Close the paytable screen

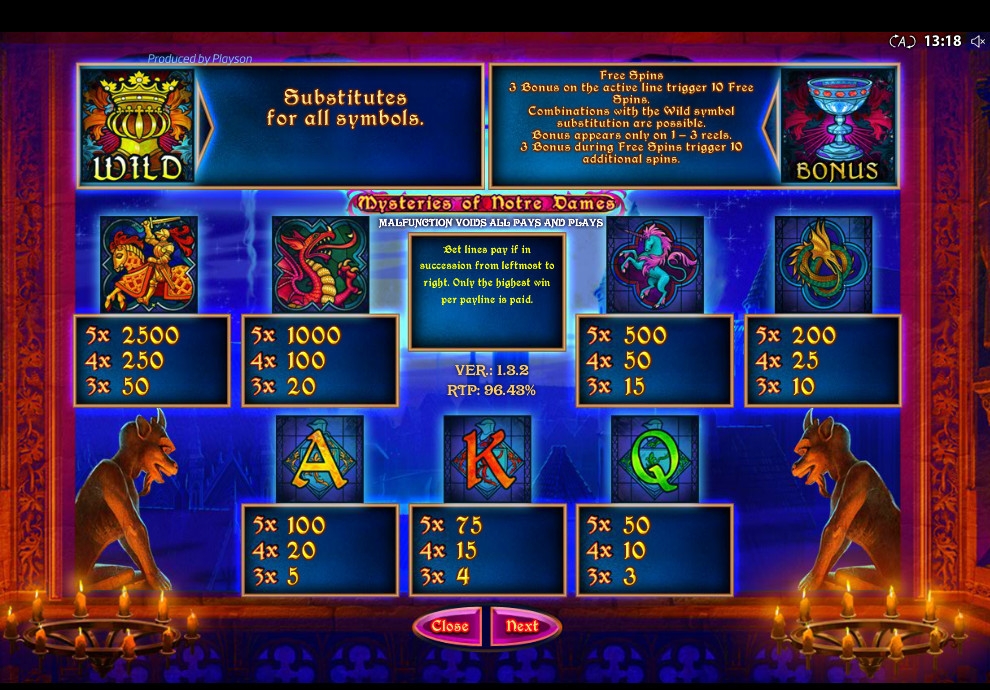pyautogui.click(x=450, y=626)
